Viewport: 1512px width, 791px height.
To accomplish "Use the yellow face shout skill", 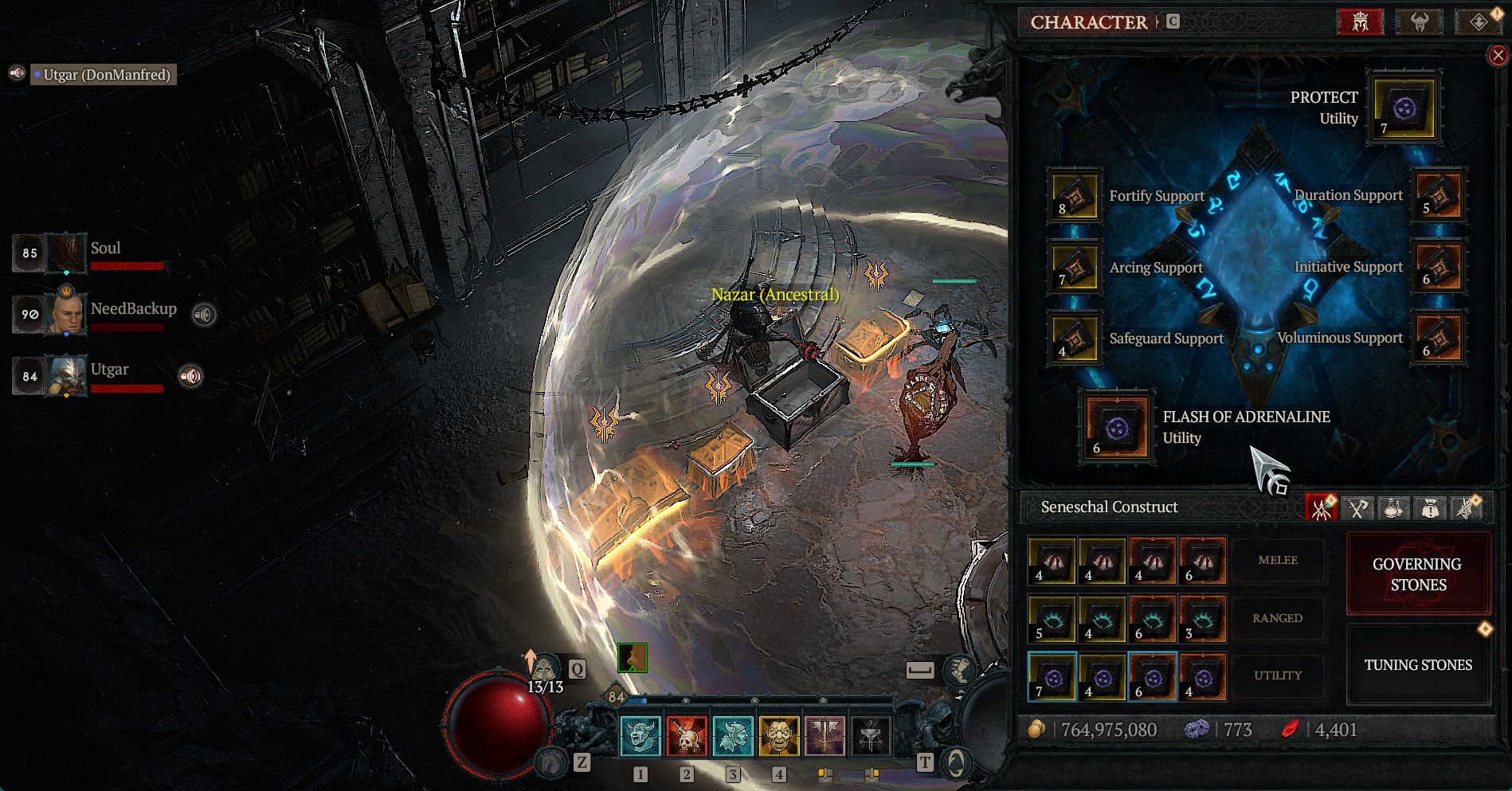I will (x=779, y=734).
